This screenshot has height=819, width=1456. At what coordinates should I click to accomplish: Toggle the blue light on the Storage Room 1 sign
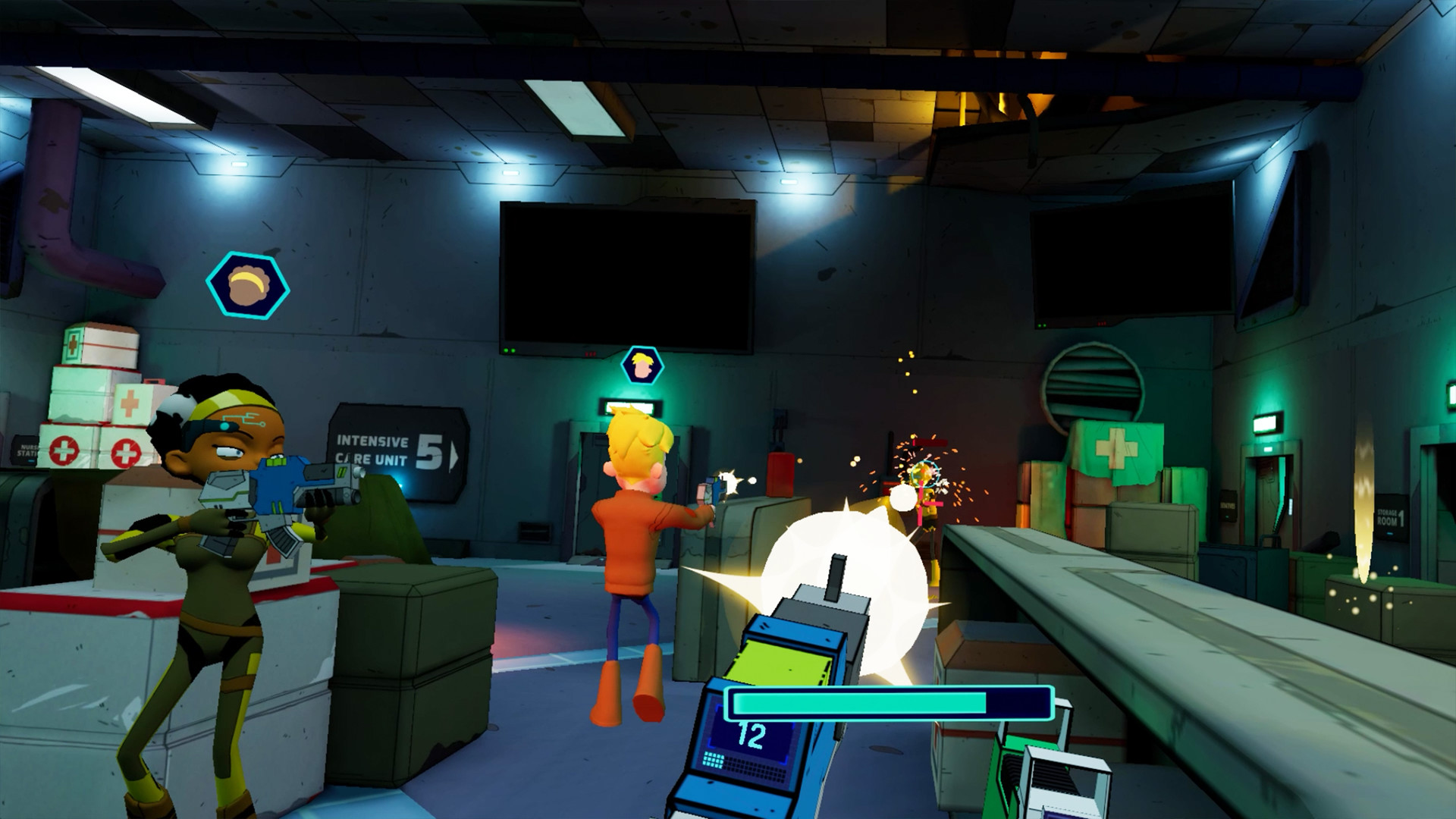(1390, 533)
